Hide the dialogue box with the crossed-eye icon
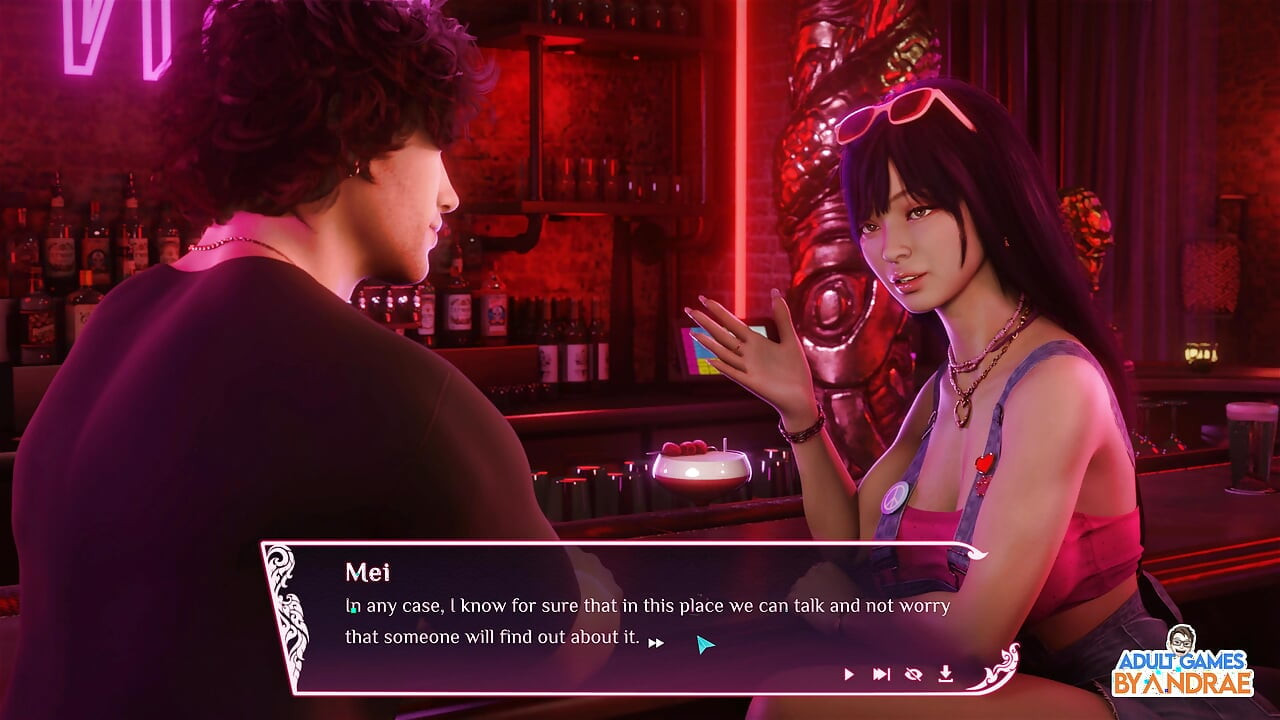 [913, 675]
